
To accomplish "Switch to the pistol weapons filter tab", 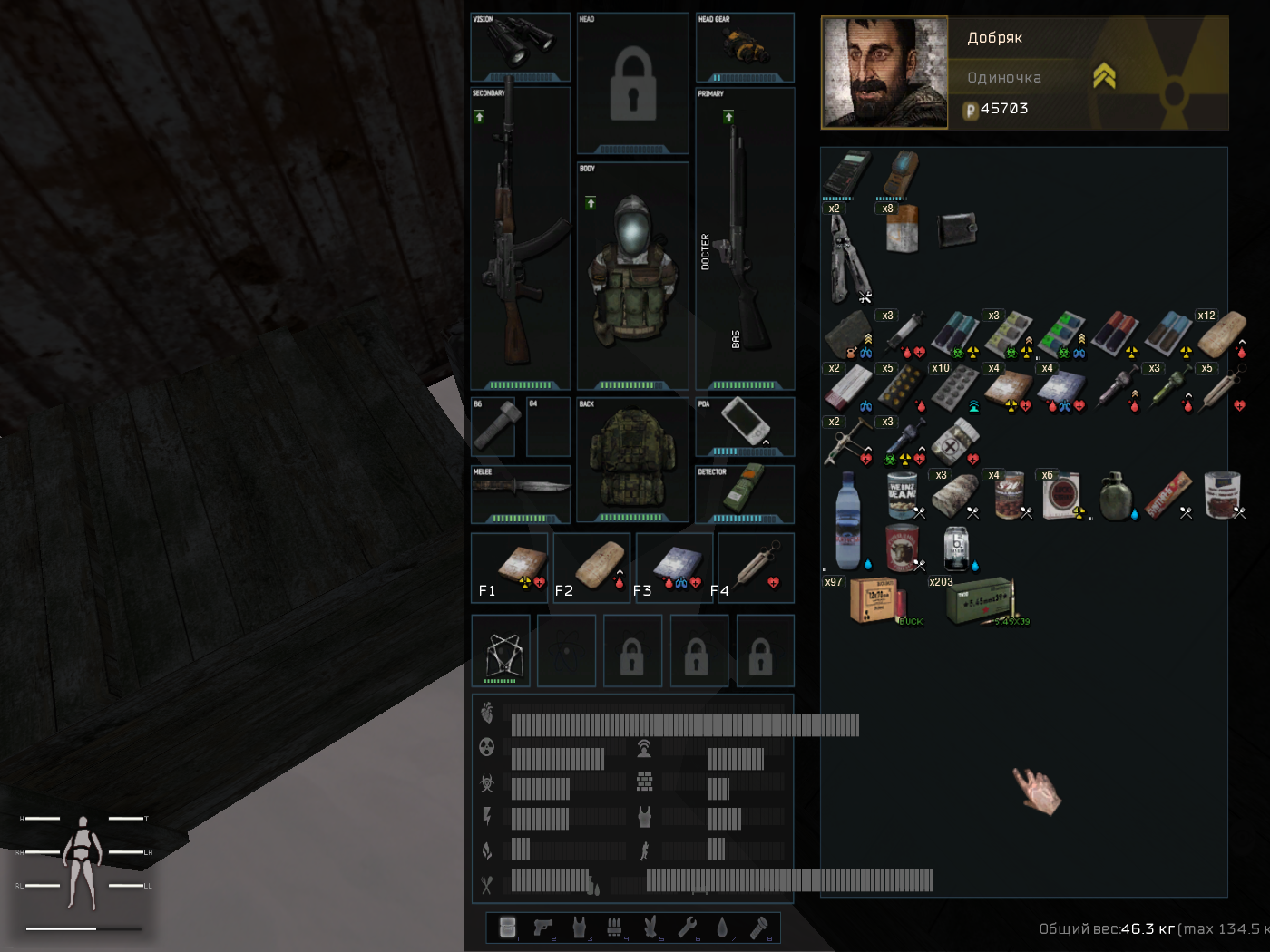I will click(543, 927).
